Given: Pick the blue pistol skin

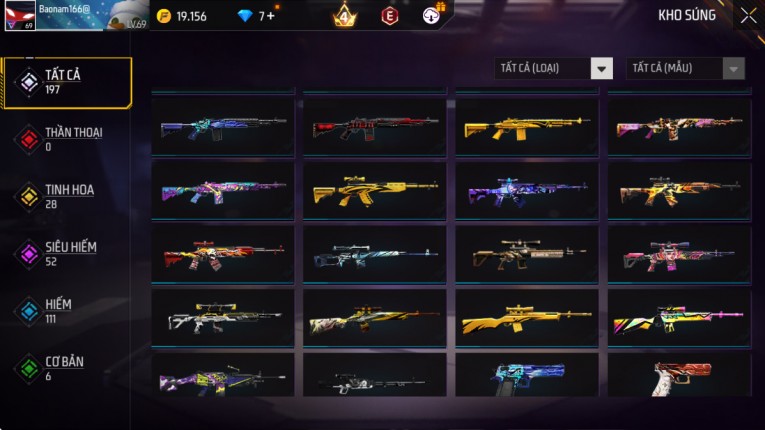Looking at the screenshot, I should 527,375.
